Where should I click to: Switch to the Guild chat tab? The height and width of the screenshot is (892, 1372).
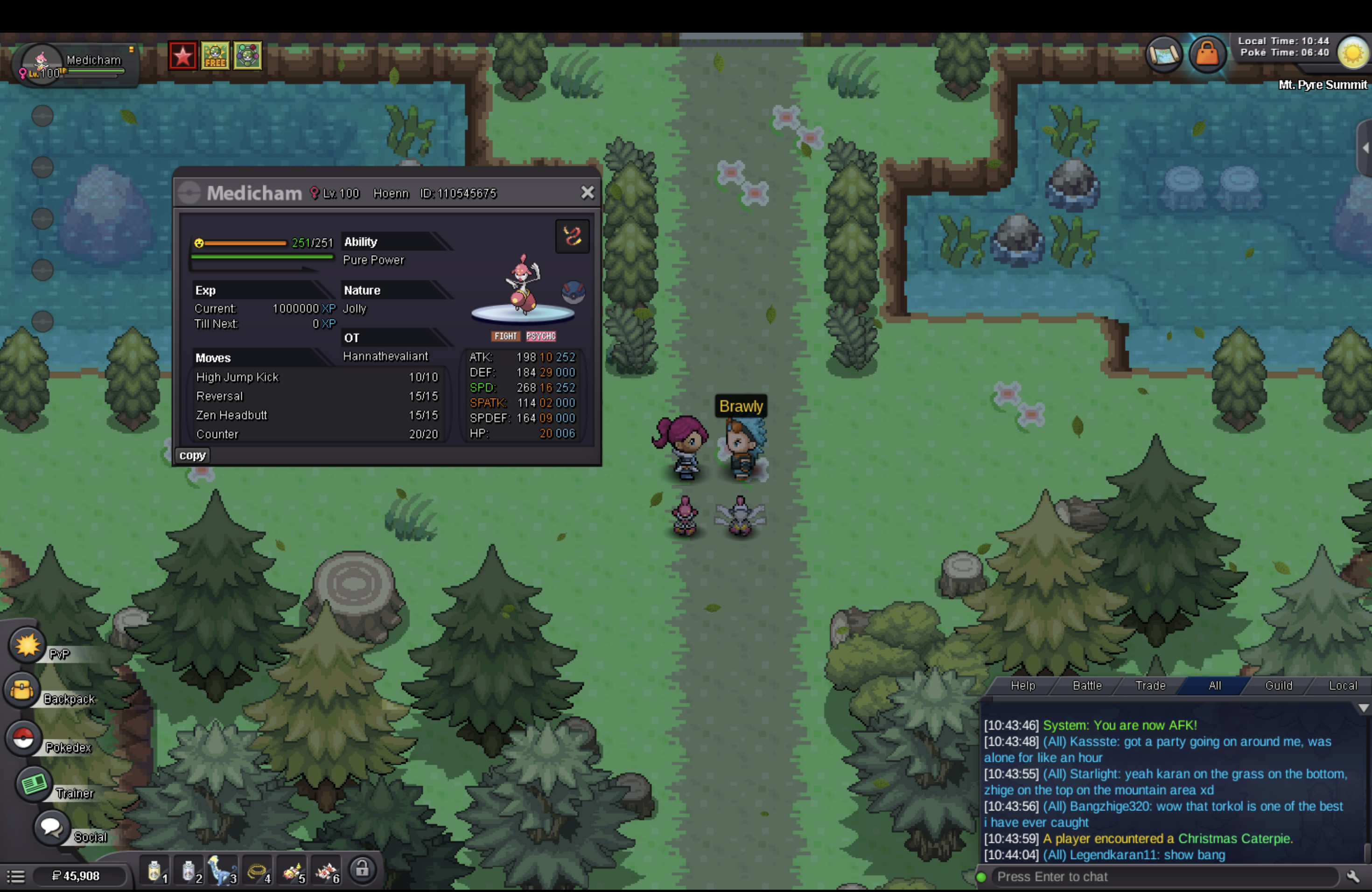pyautogui.click(x=1278, y=686)
